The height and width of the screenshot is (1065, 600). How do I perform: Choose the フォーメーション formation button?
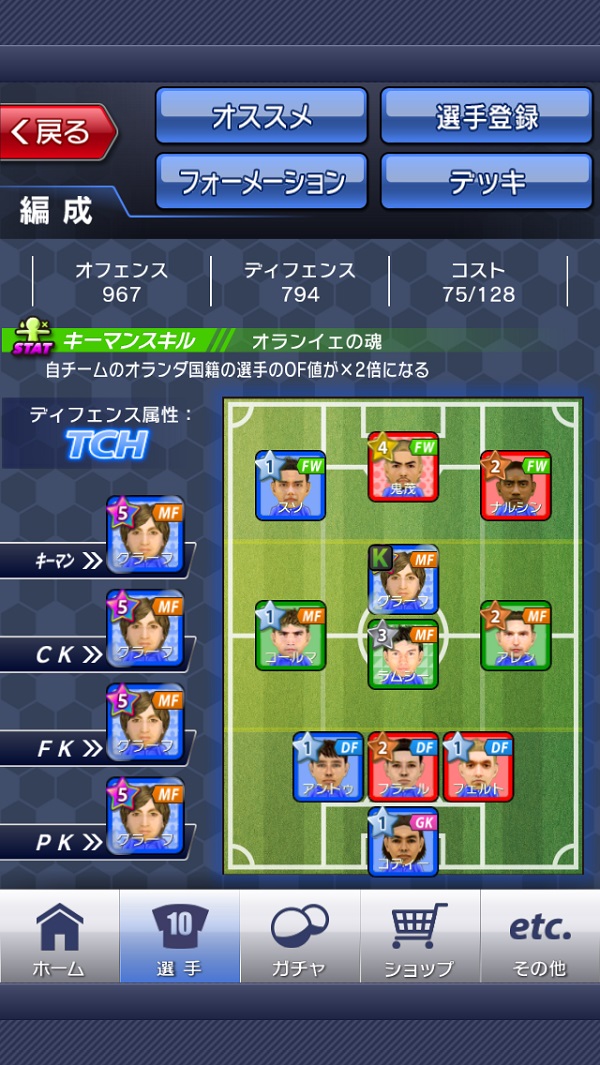point(261,181)
